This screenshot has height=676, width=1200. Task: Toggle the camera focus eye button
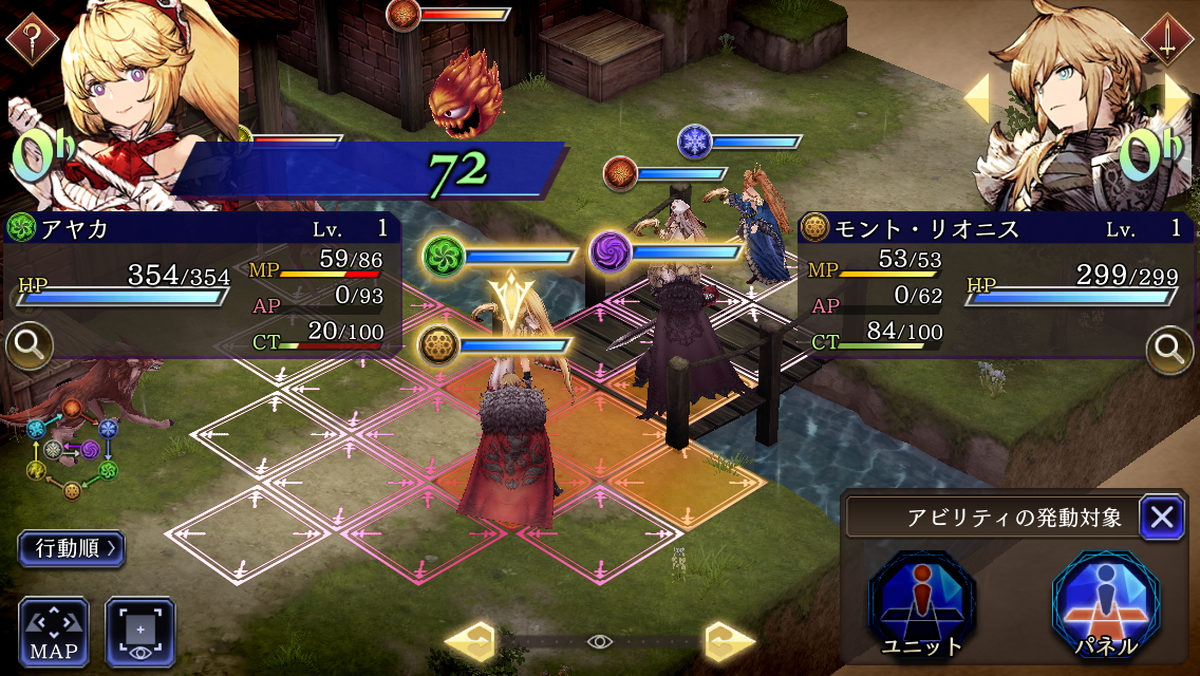(141, 632)
